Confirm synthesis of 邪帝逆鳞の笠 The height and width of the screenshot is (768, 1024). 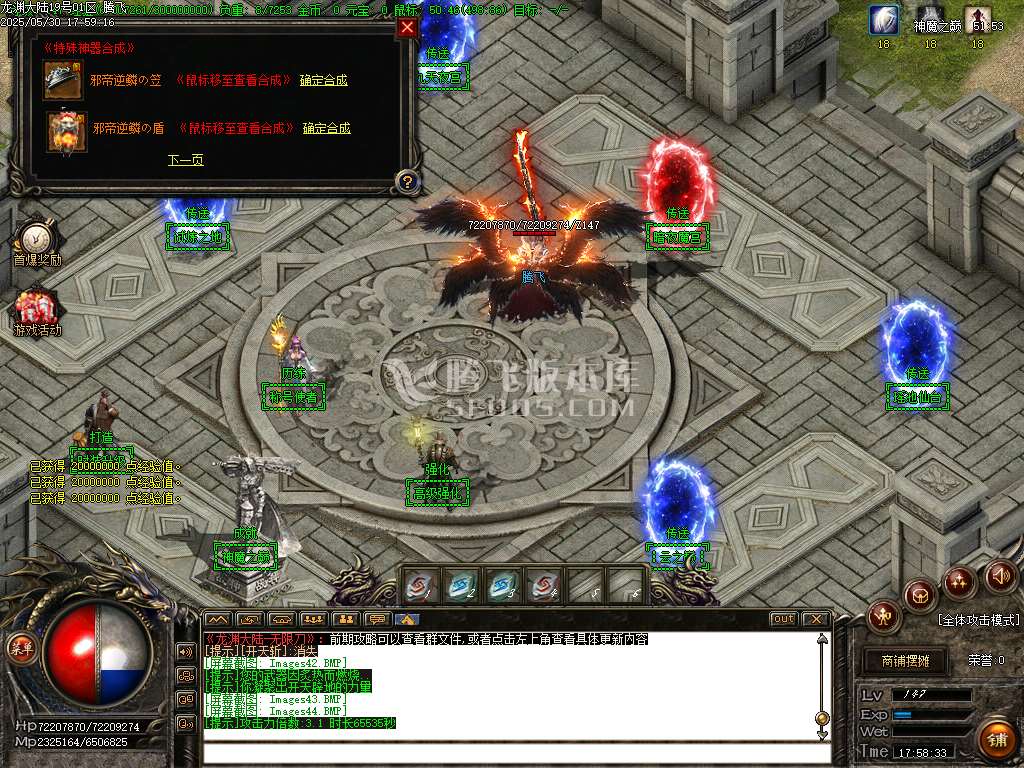point(323,80)
